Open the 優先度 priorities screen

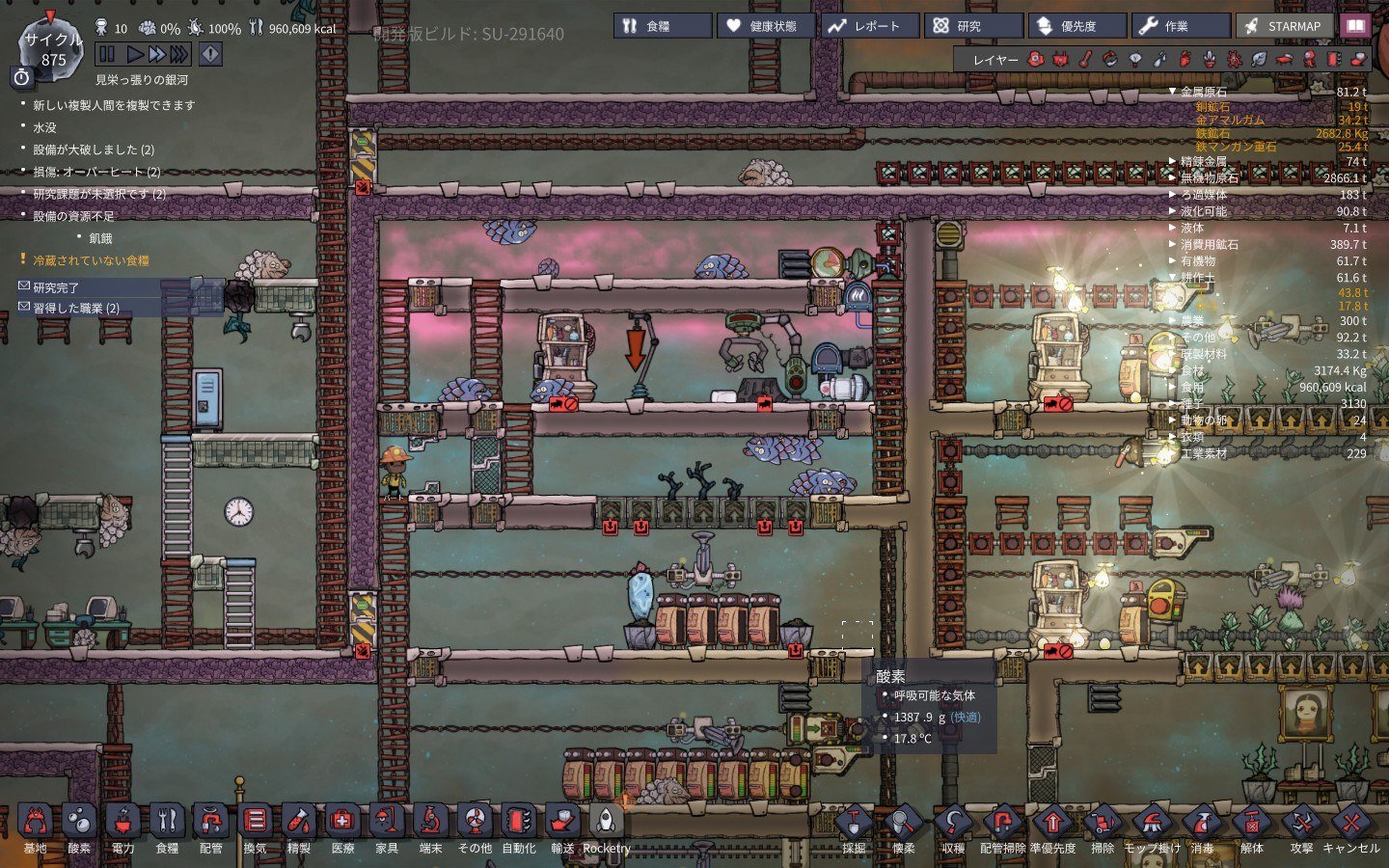(x=1077, y=26)
